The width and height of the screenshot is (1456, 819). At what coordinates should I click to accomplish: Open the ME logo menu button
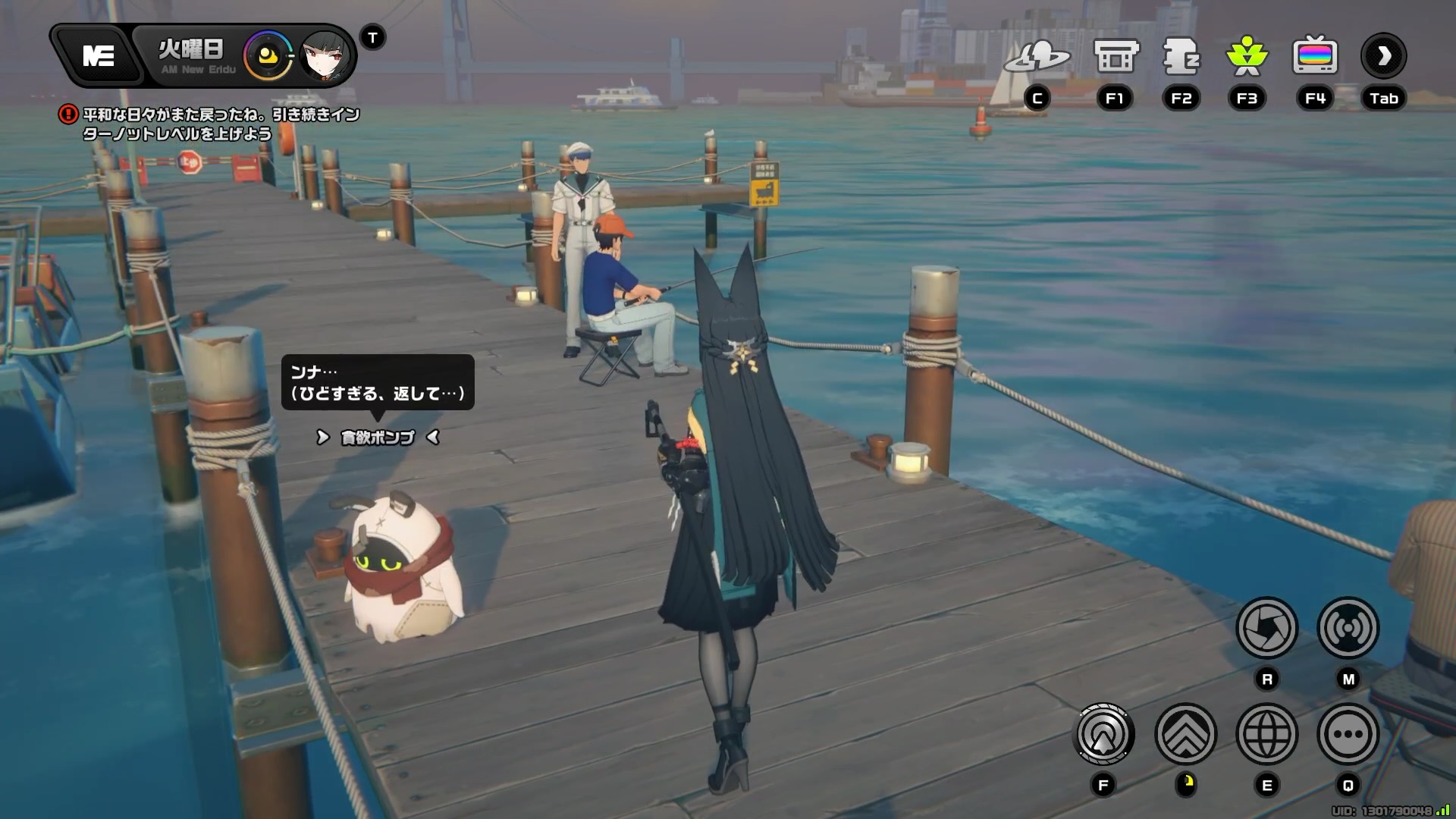98,55
